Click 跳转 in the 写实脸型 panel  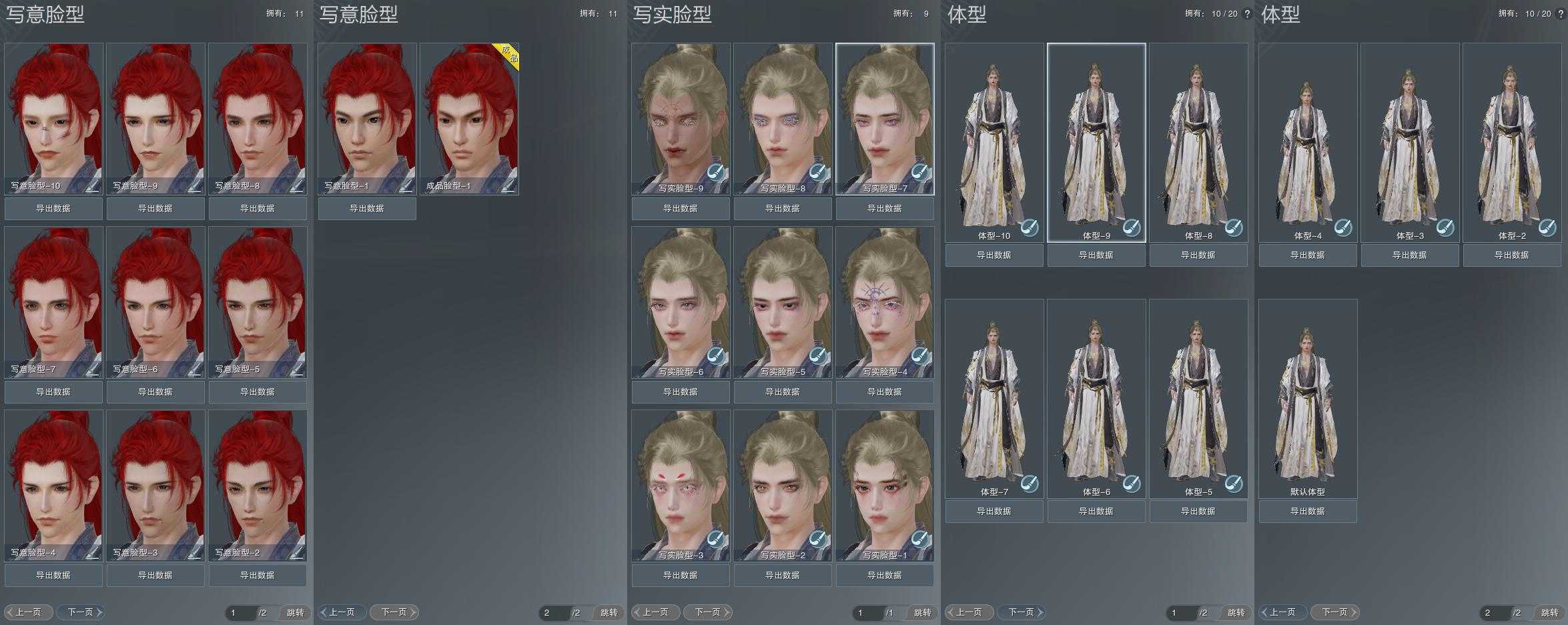(x=922, y=612)
